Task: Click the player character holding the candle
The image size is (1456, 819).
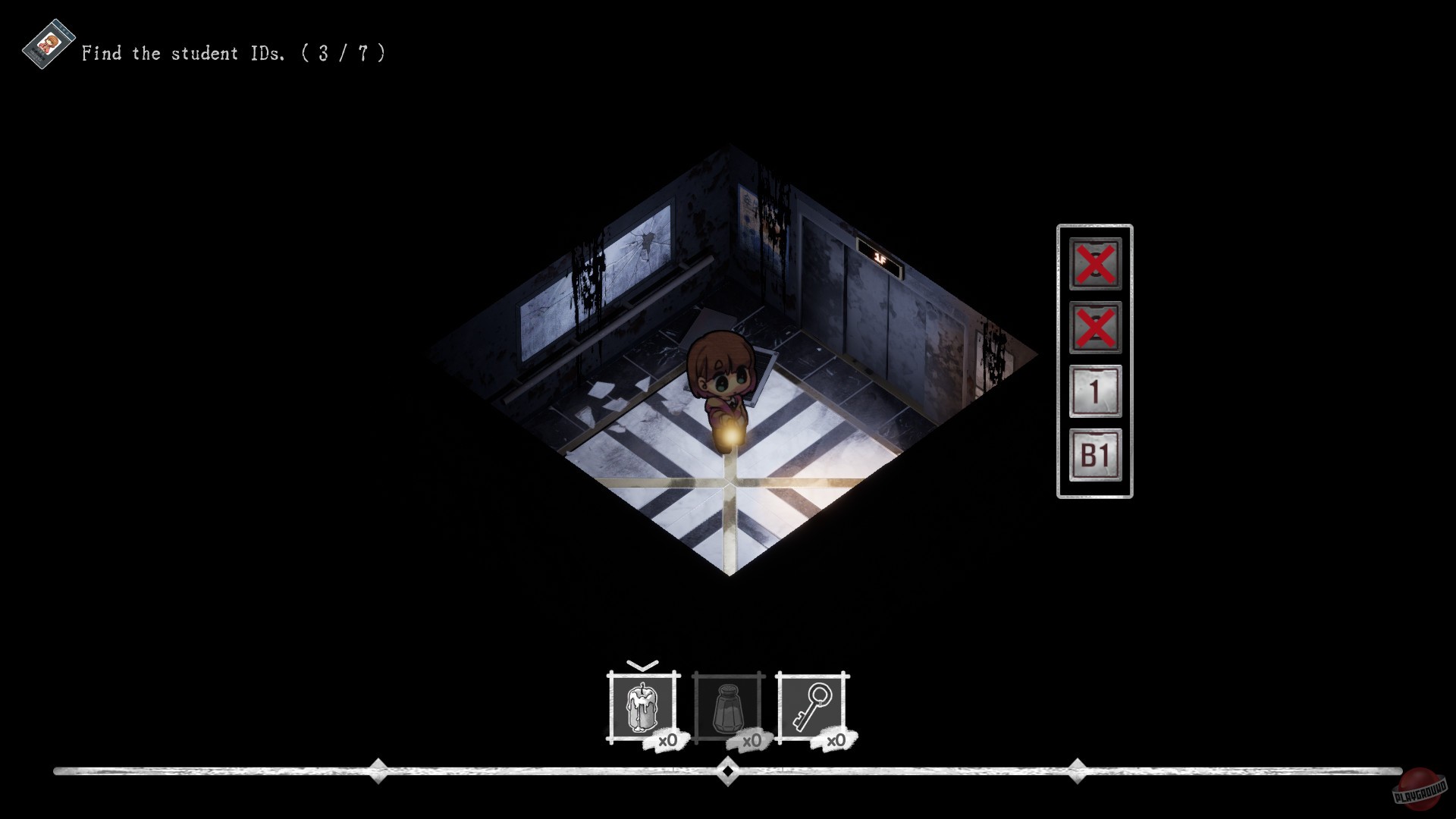Action: tap(720, 379)
